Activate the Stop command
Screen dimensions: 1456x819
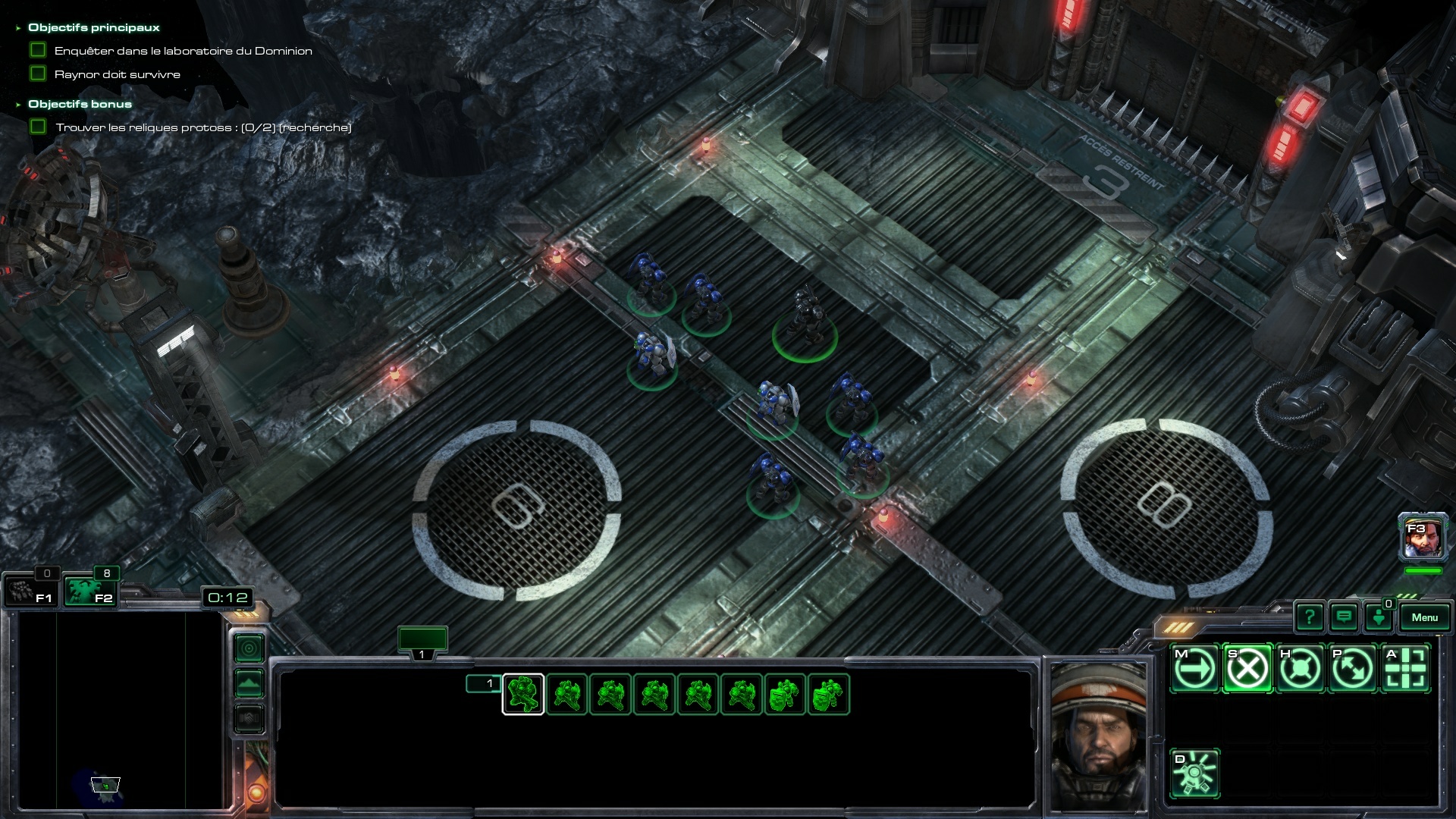pyautogui.click(x=1247, y=669)
